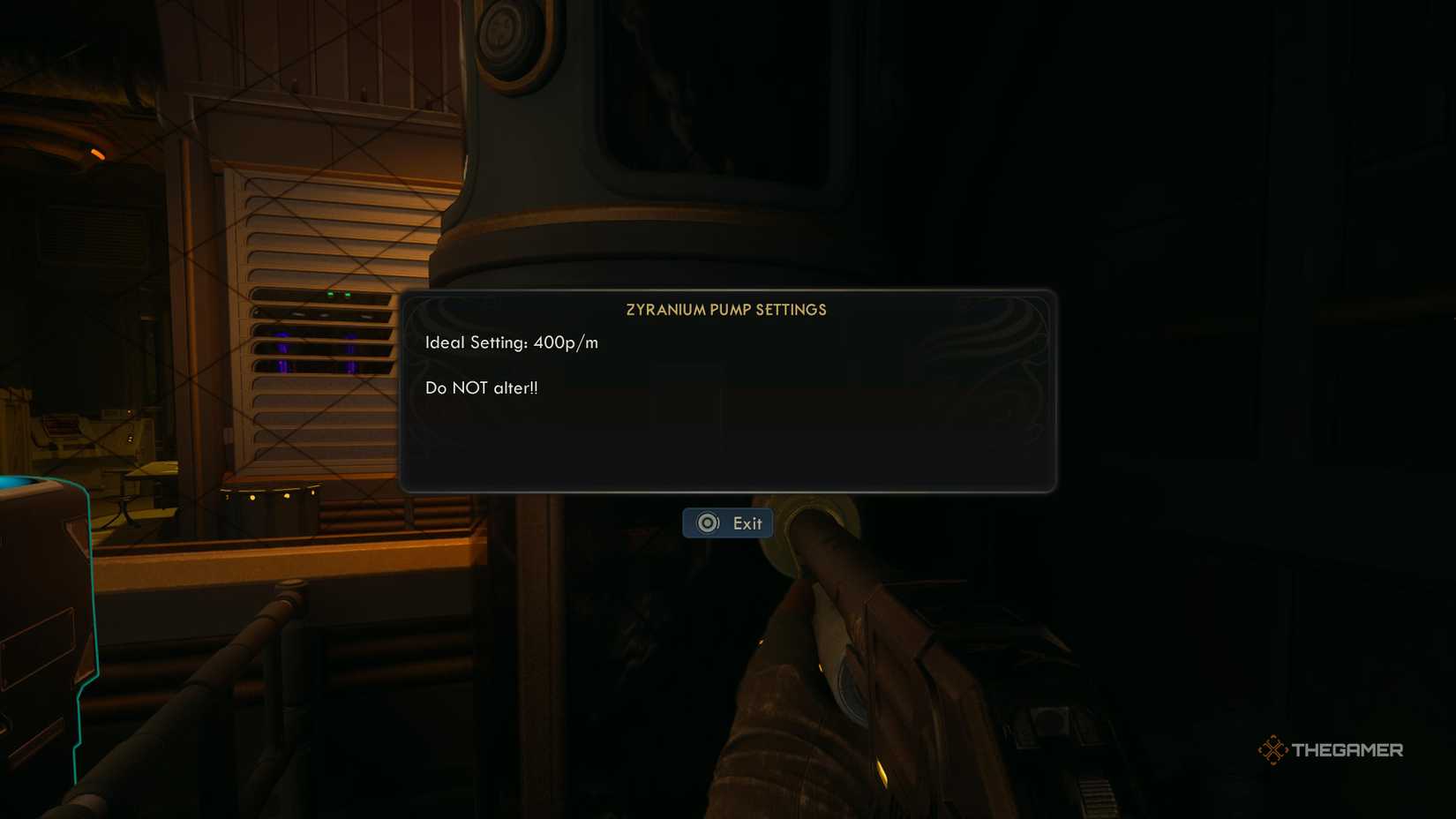
Task: Enable the pump's ideal setting of 400p/m
Action: coord(511,342)
